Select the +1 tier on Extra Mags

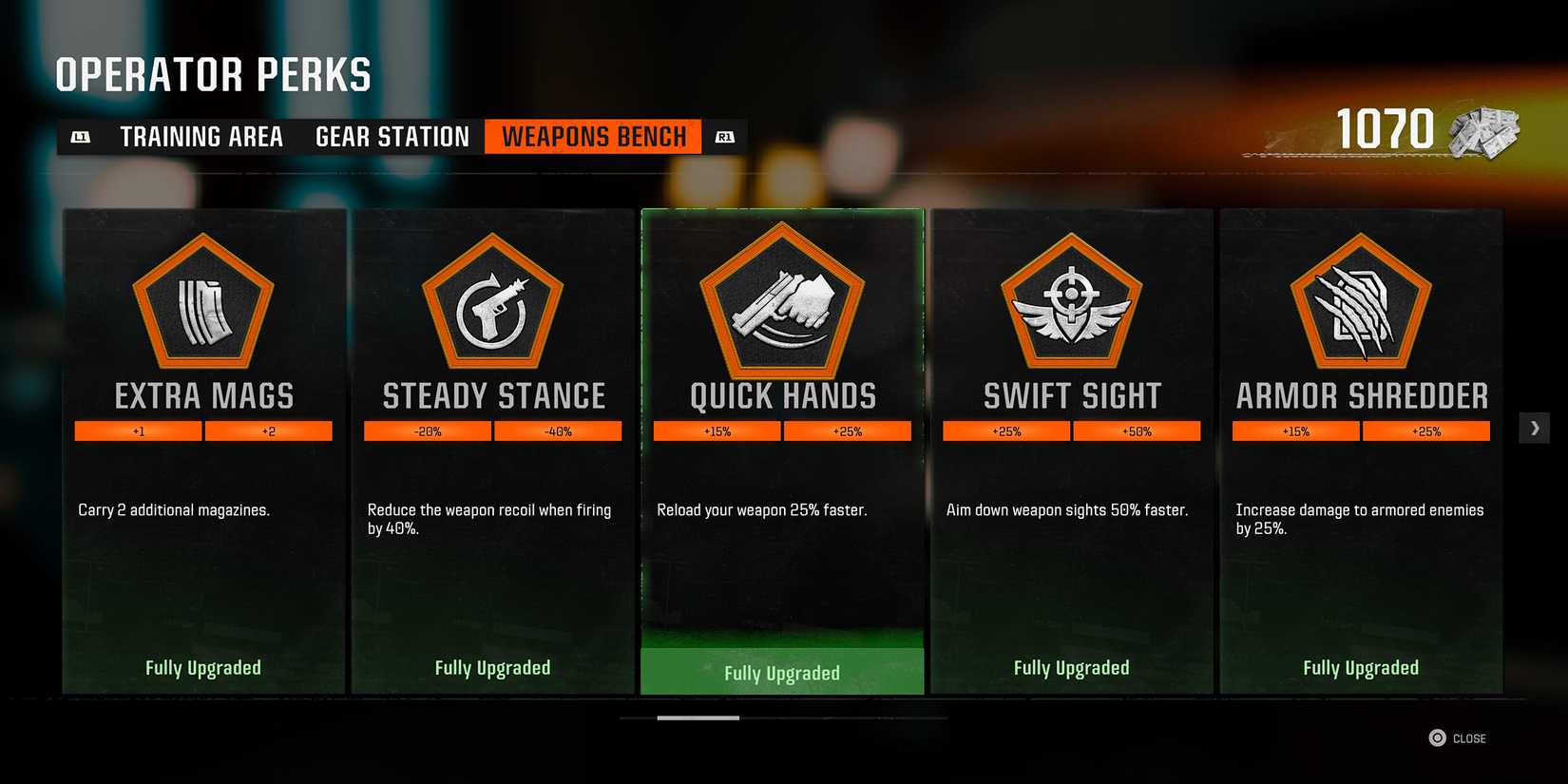pyautogui.click(x=138, y=430)
